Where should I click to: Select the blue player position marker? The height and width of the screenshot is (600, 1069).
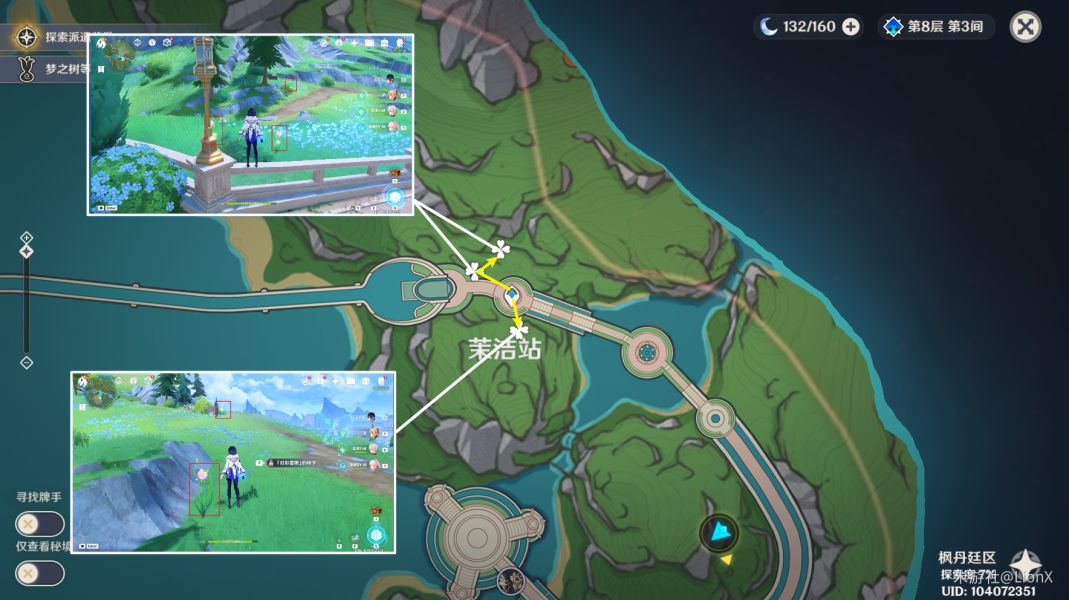pyautogui.click(x=718, y=532)
